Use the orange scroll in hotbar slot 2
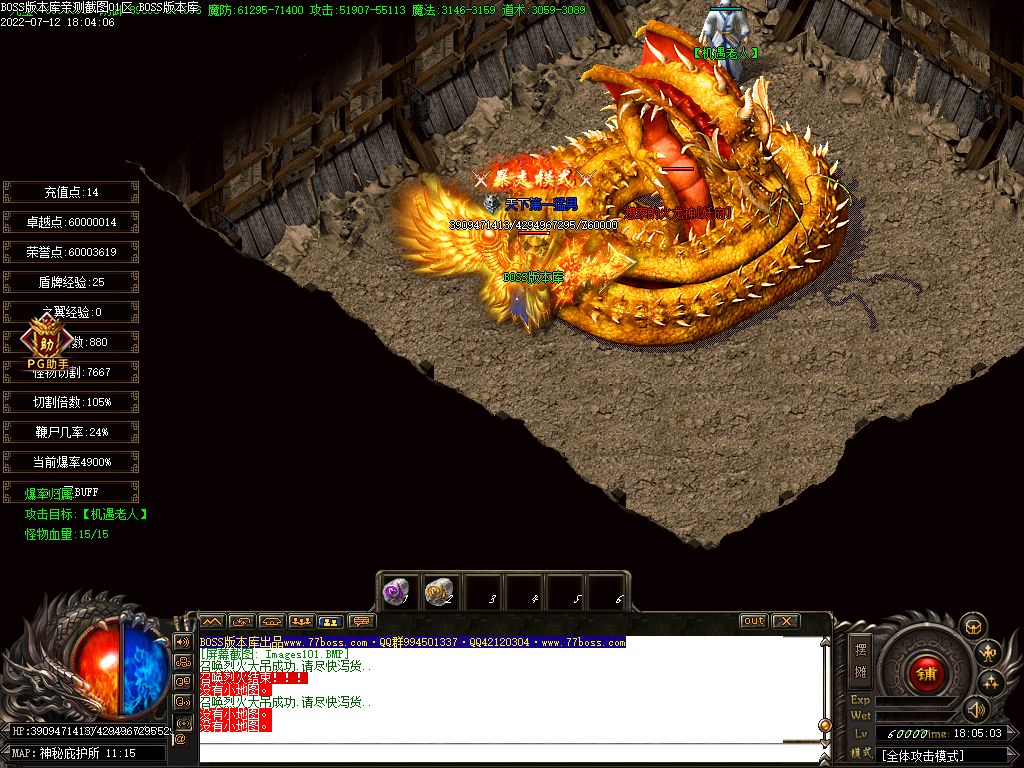1024x768 pixels. pos(439,592)
